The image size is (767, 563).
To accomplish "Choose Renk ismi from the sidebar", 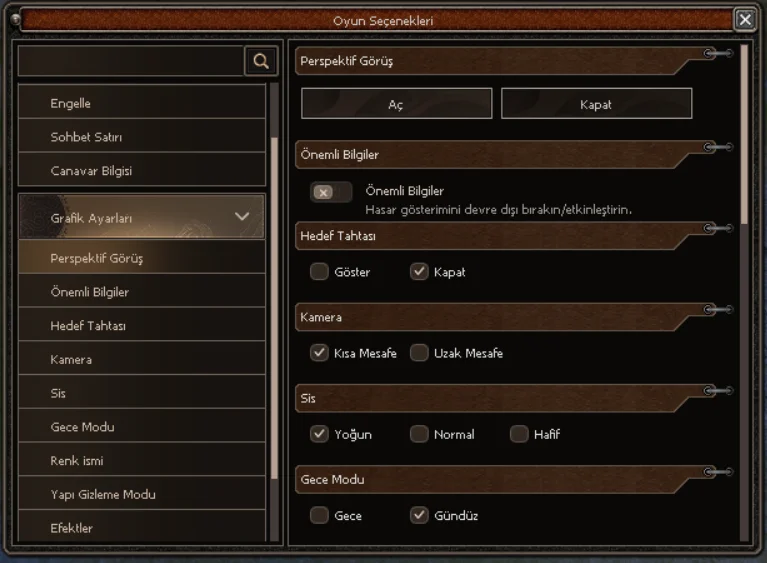I will 141,461.
